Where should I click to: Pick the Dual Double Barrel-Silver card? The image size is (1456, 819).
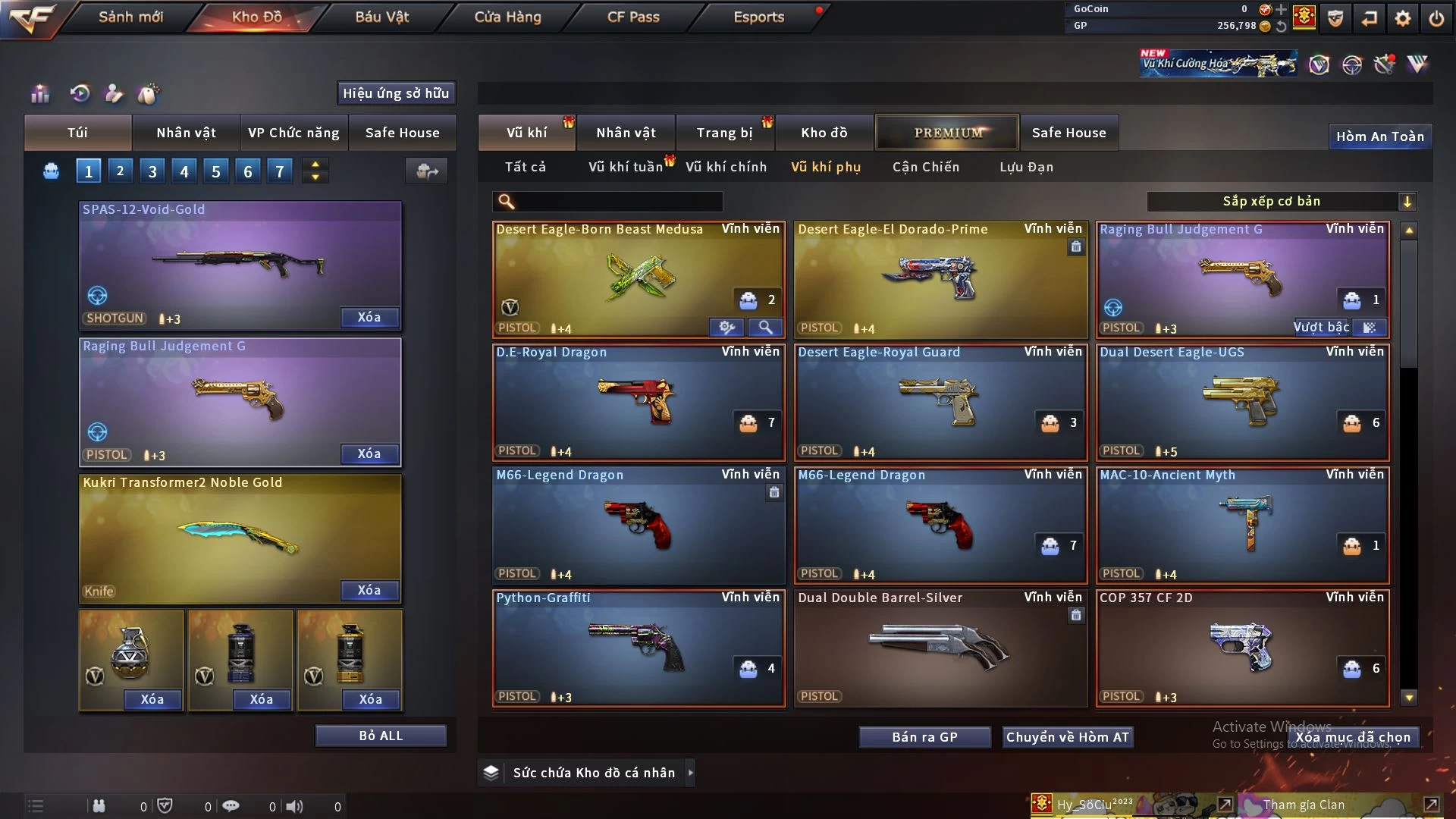(x=940, y=648)
